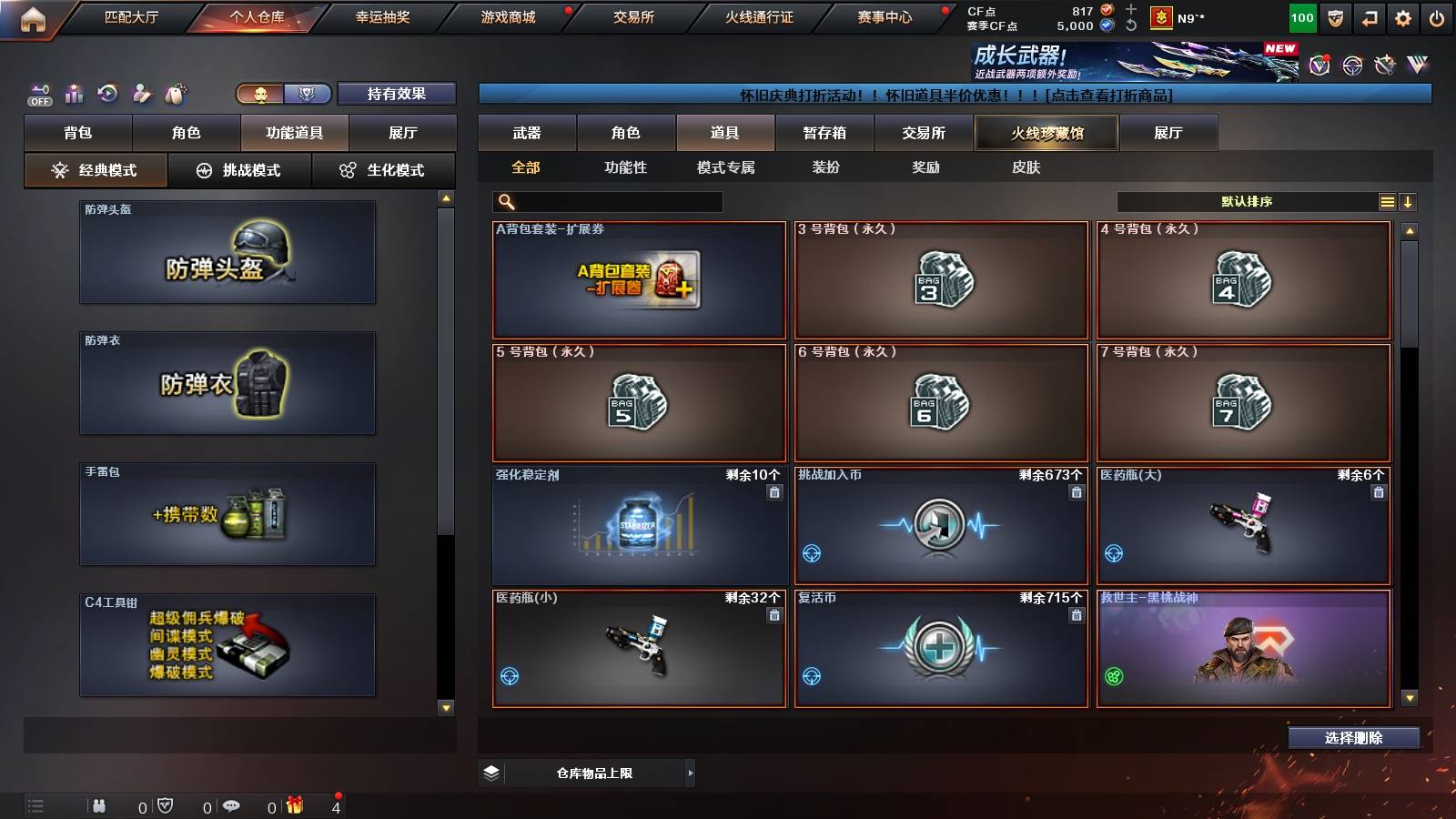Image resolution: width=1456 pixels, height=819 pixels.
Task: Click the CF shield icon in the top right corner
Action: (x=1334, y=16)
